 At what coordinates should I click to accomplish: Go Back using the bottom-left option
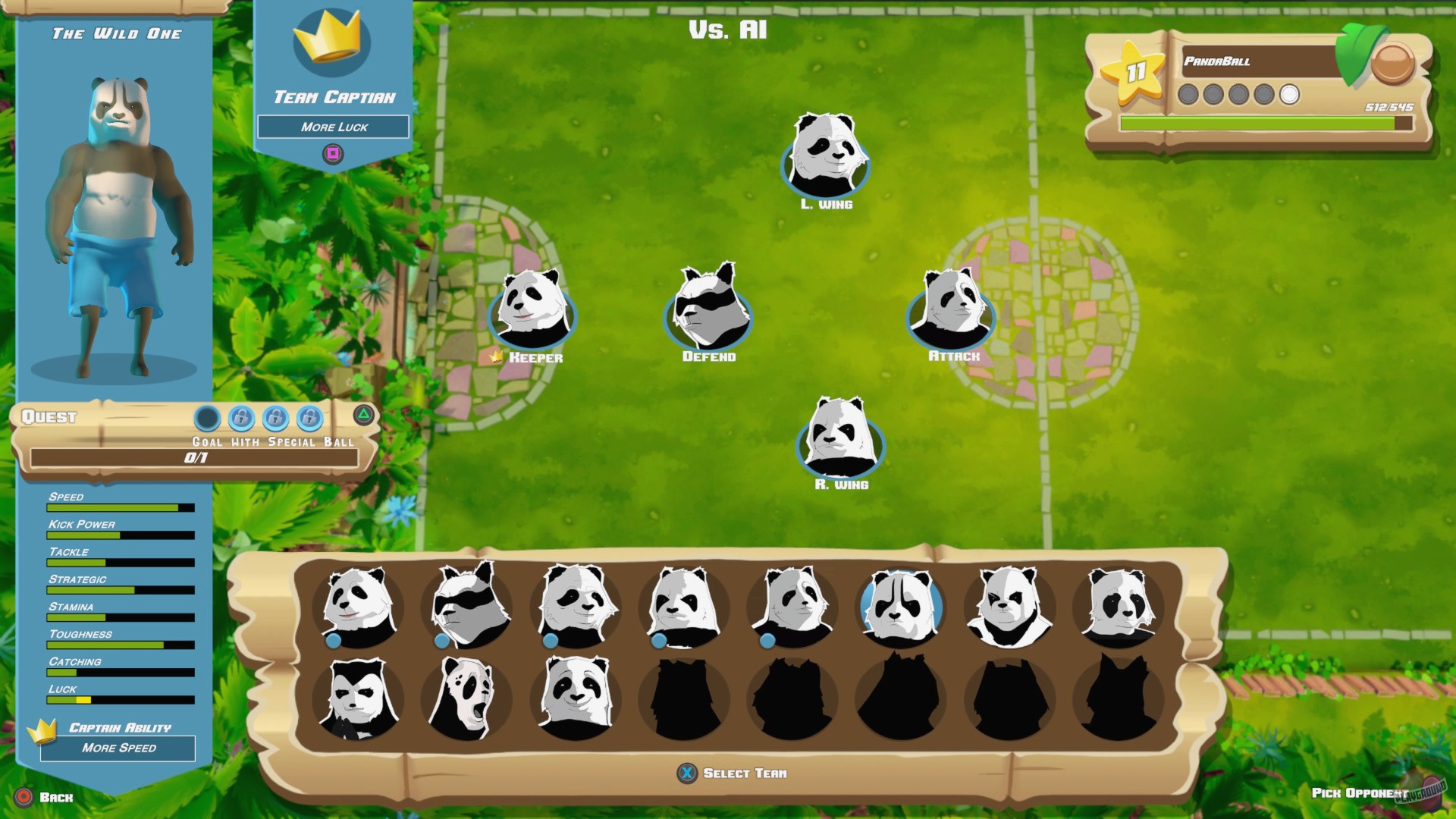coord(45,798)
